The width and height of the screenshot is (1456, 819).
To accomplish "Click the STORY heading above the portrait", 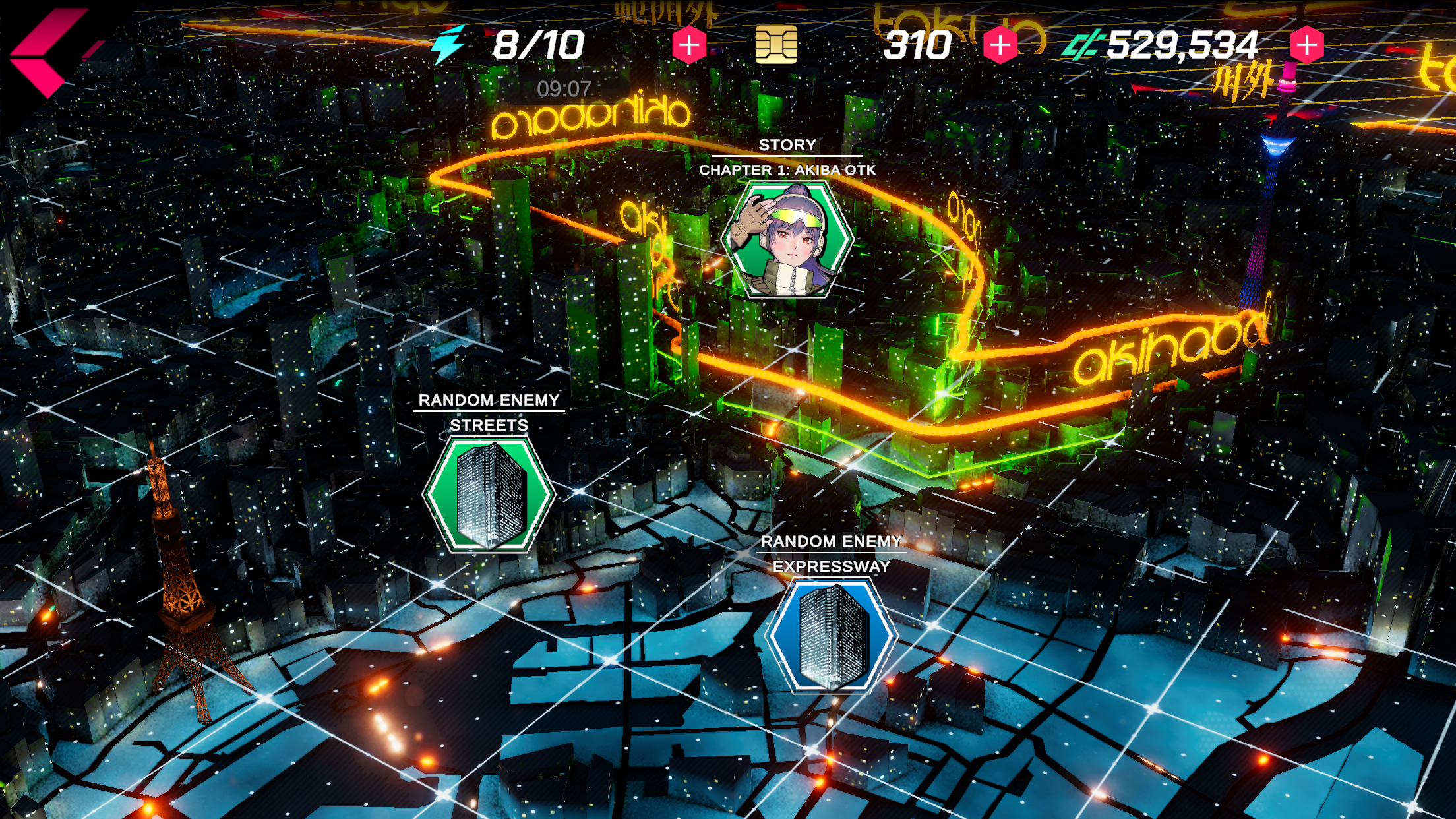I will pos(788,144).
